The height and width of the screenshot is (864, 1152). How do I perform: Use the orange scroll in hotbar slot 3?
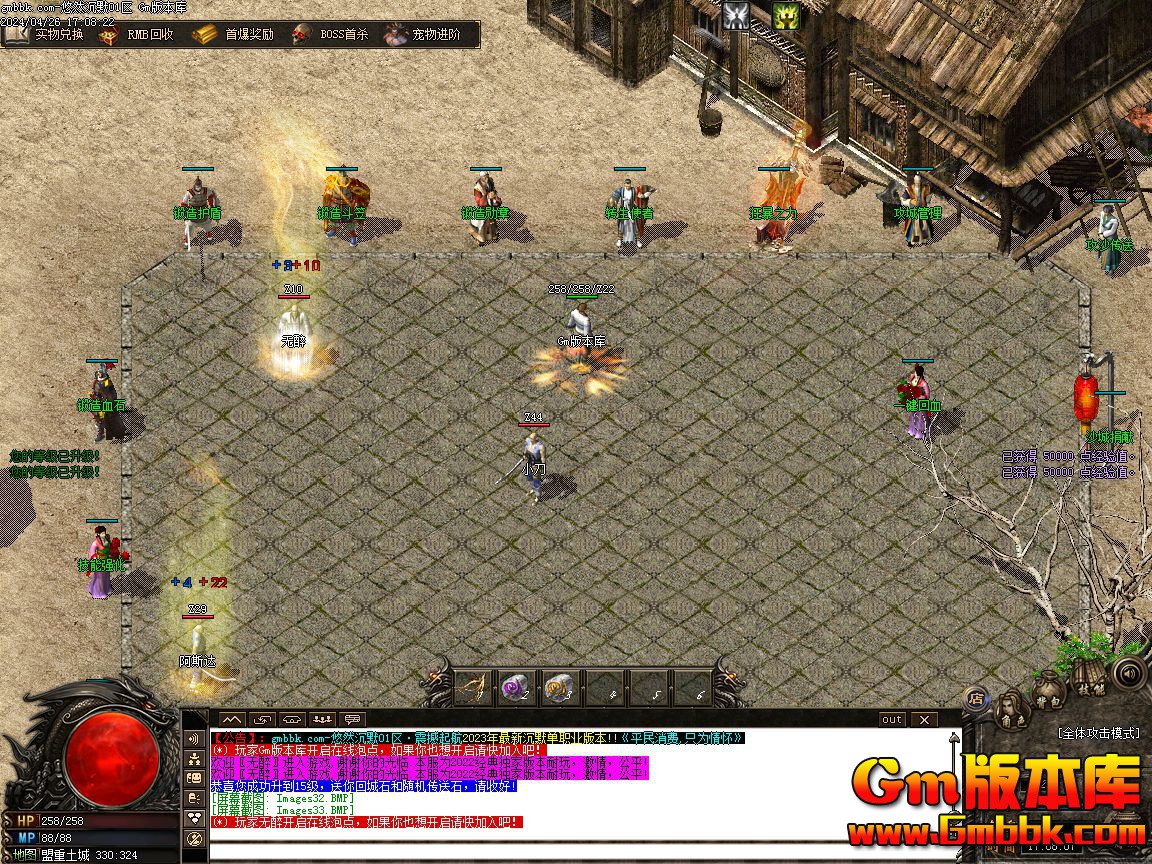coord(560,687)
